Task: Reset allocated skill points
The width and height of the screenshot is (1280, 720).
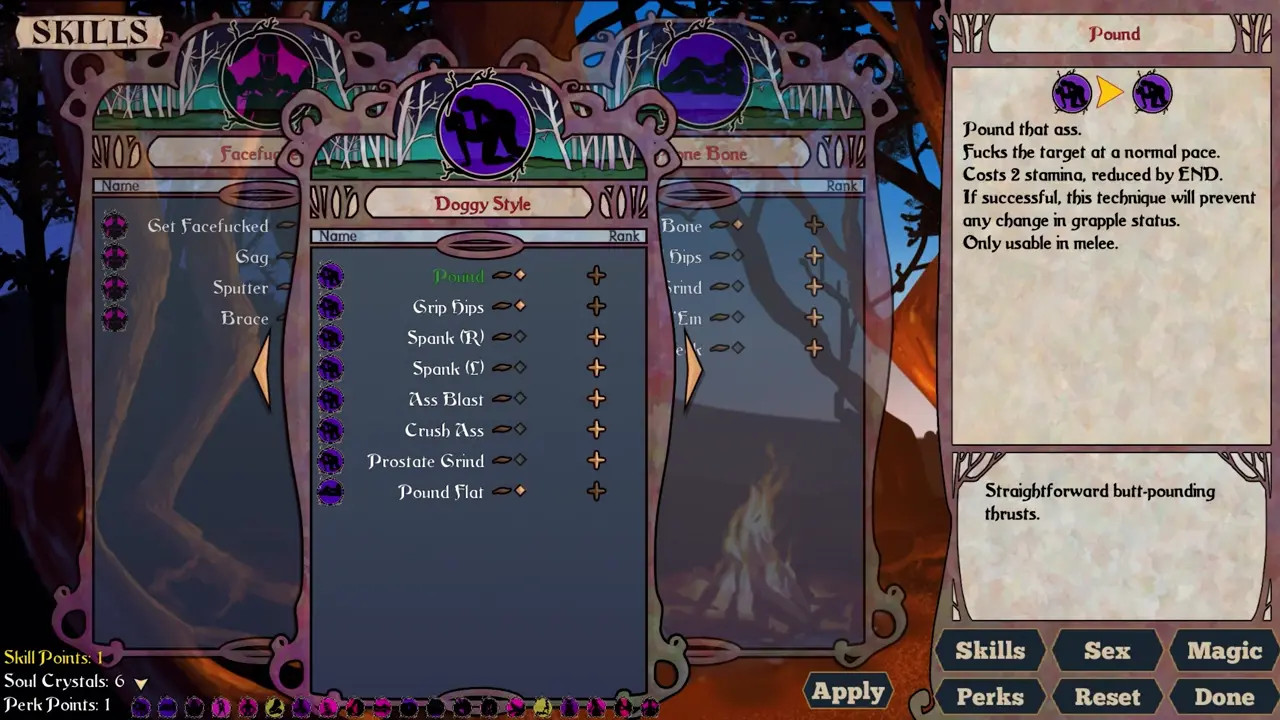Action: tap(1107, 697)
